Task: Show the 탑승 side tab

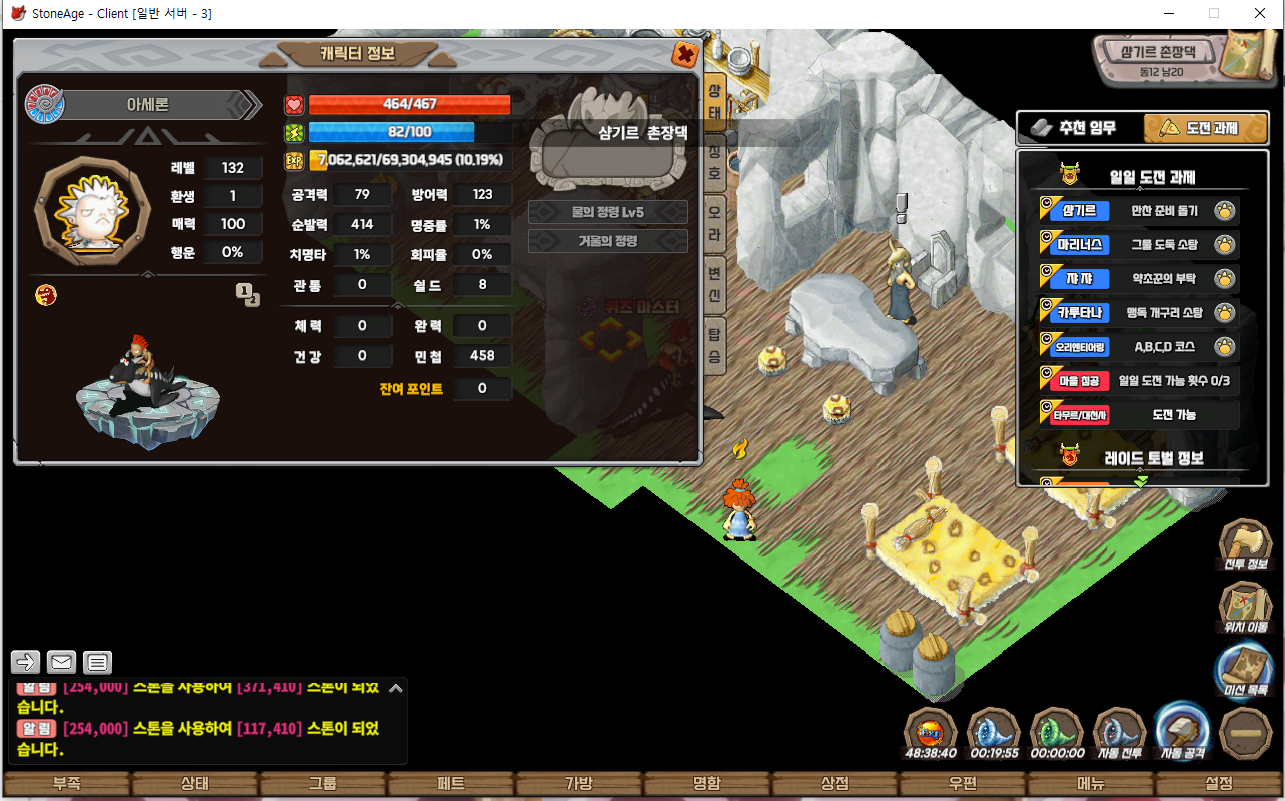Action: point(715,345)
